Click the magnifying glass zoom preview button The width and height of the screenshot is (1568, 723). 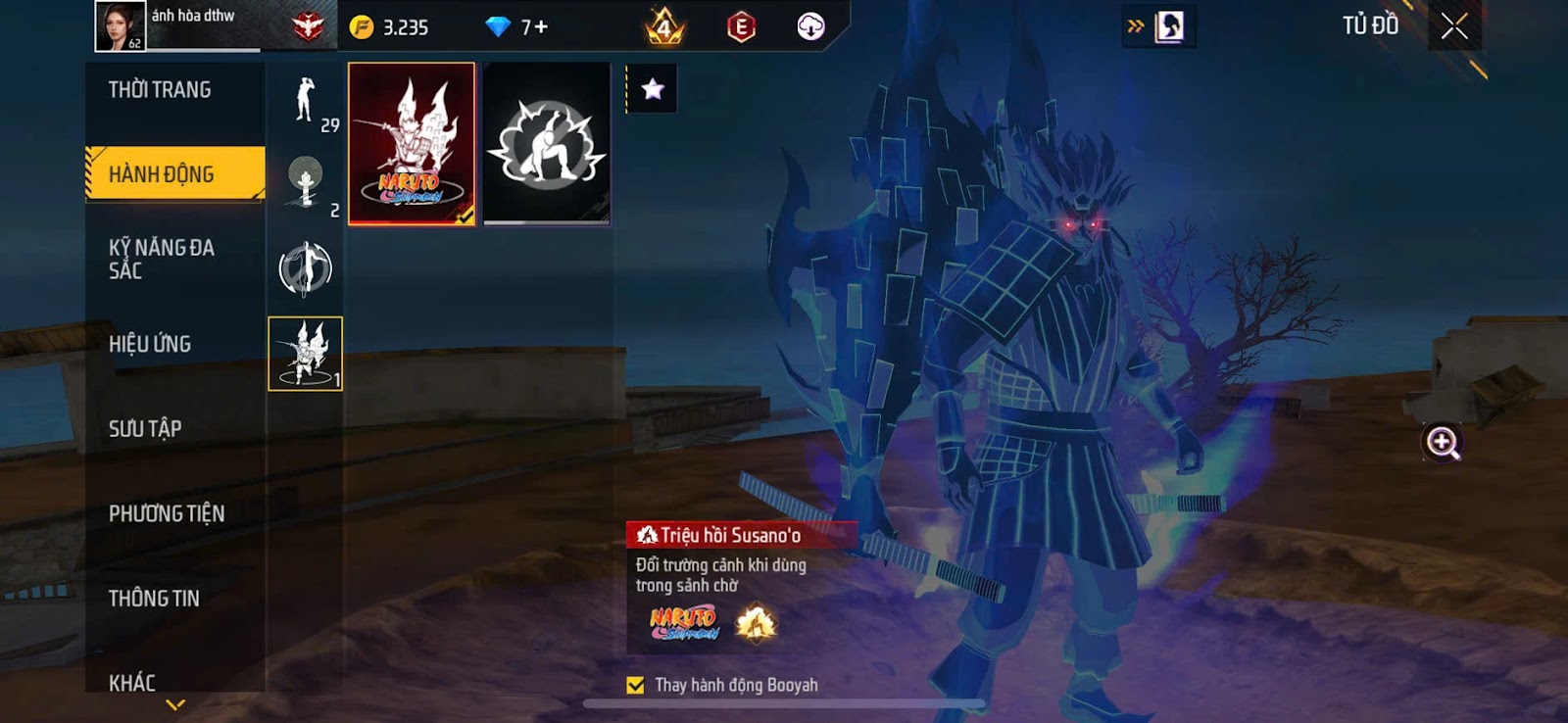1442,443
